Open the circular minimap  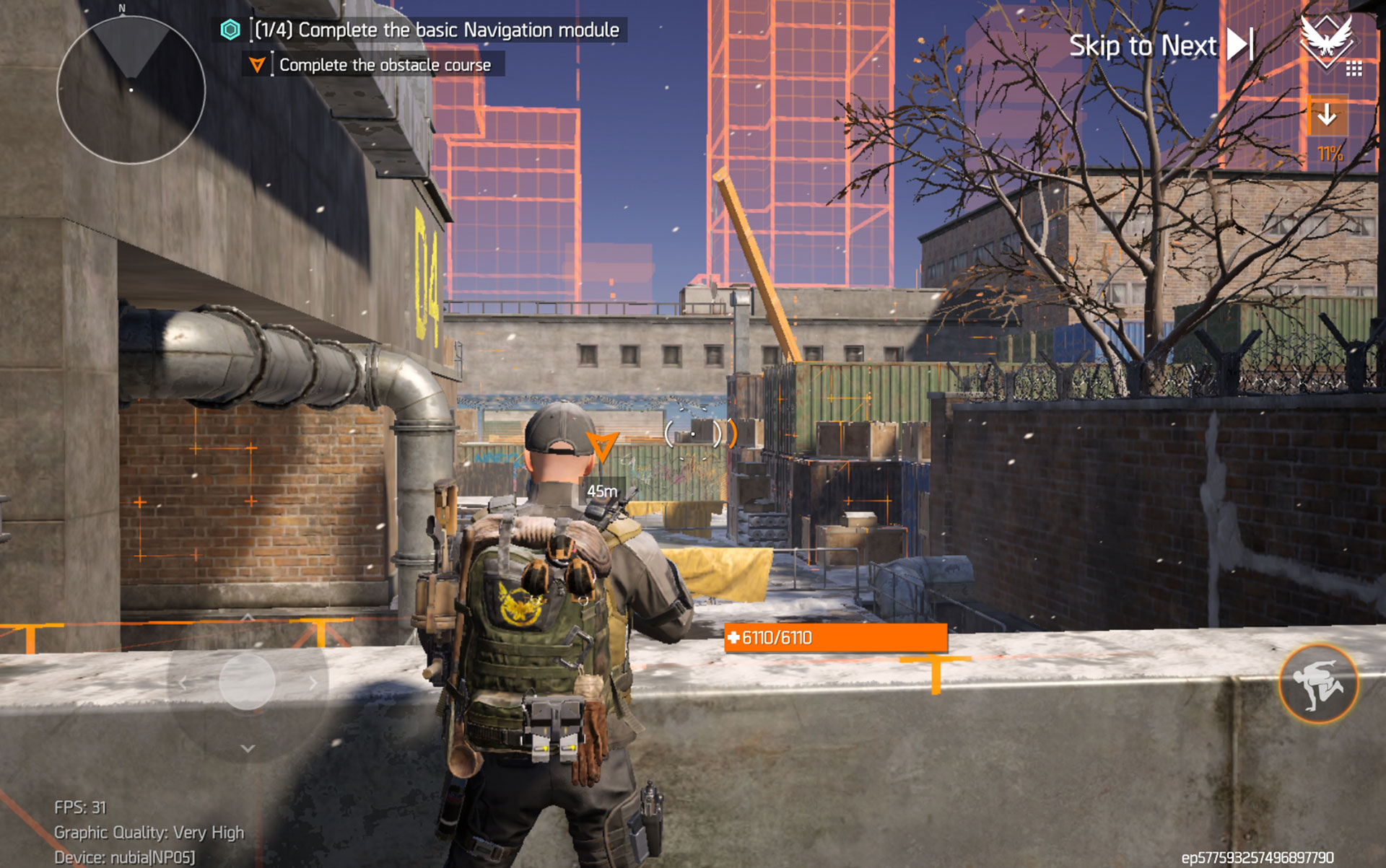pos(131,89)
